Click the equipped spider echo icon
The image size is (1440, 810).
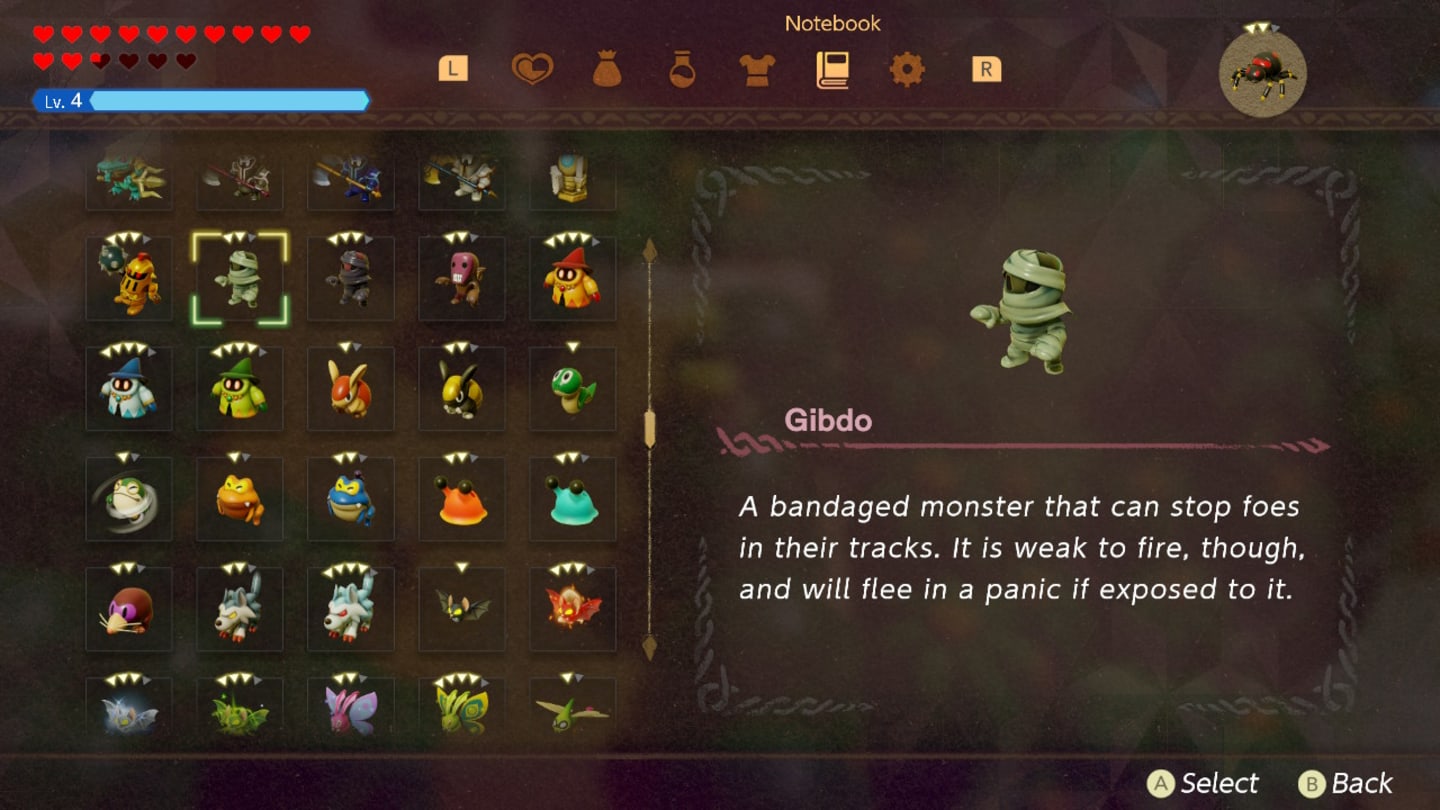pos(1262,73)
